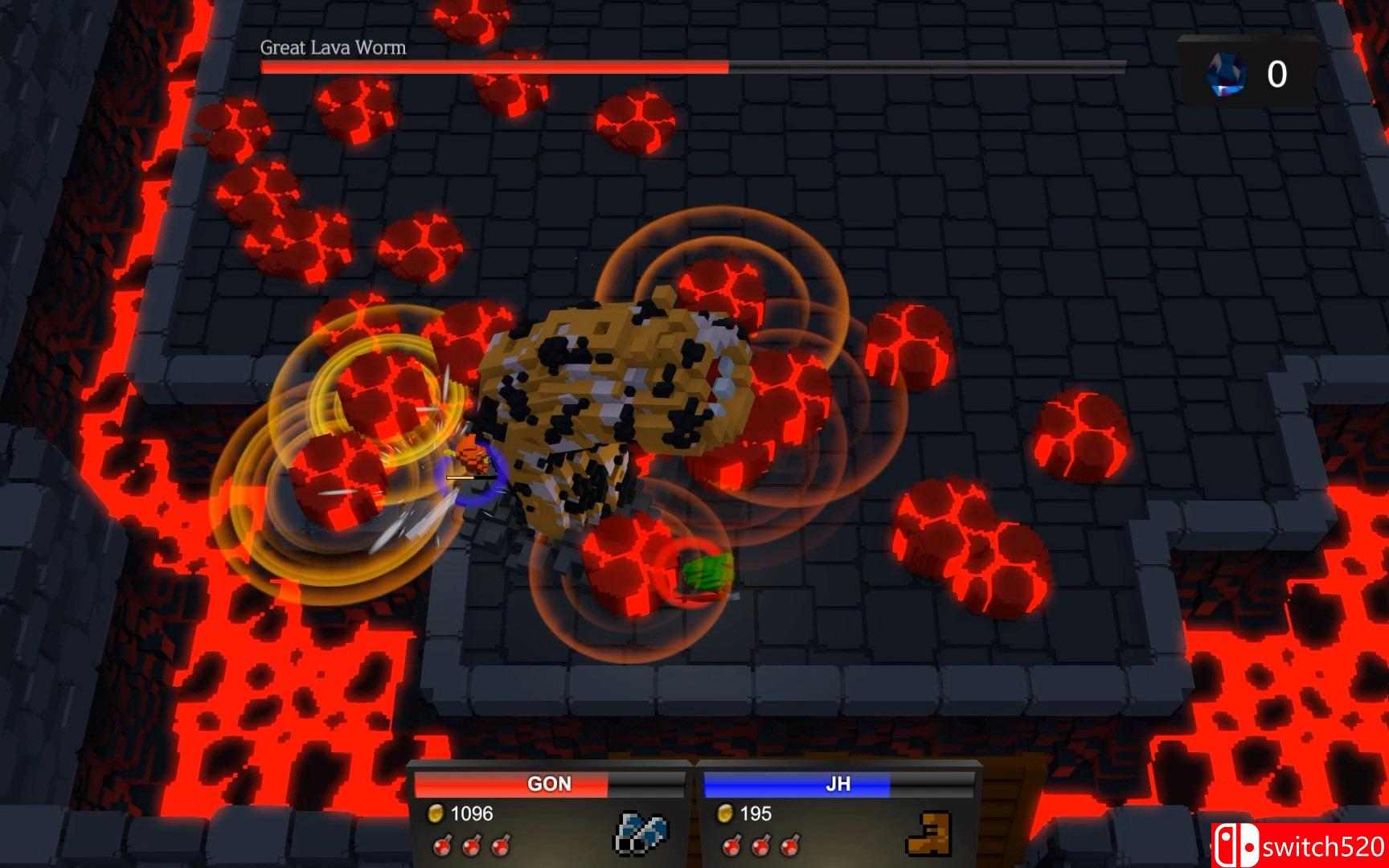Viewport: 1389px width, 868px height.
Task: Click the switch520 watermark text
Action: pyautogui.click(x=1323, y=845)
